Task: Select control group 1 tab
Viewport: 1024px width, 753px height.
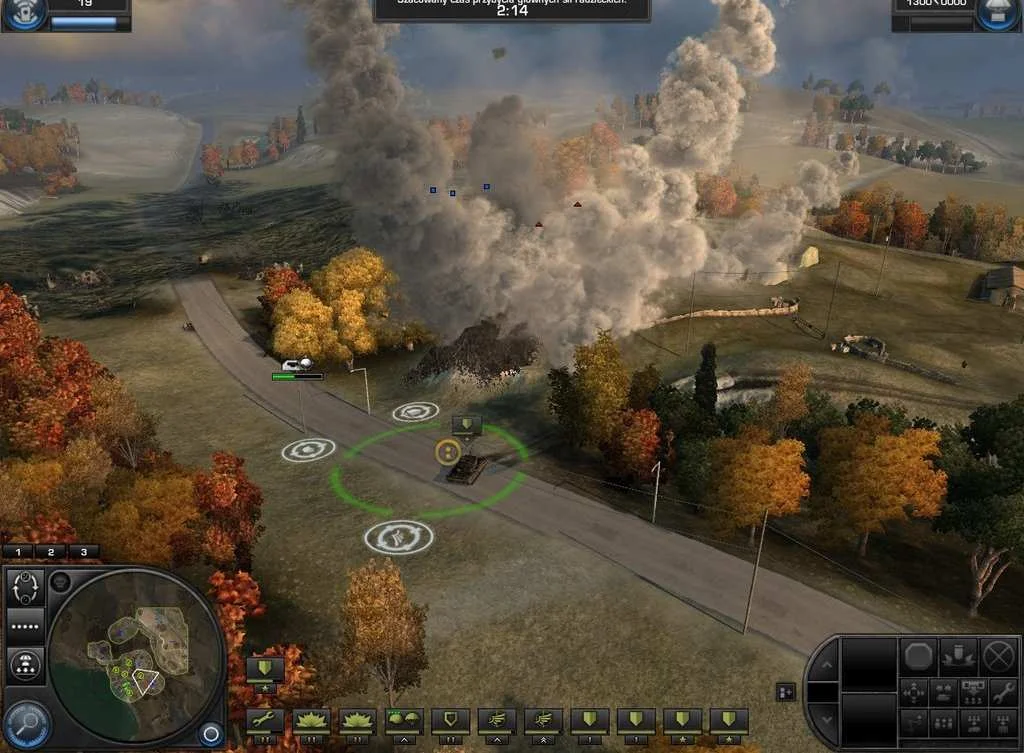Action: 18,551
